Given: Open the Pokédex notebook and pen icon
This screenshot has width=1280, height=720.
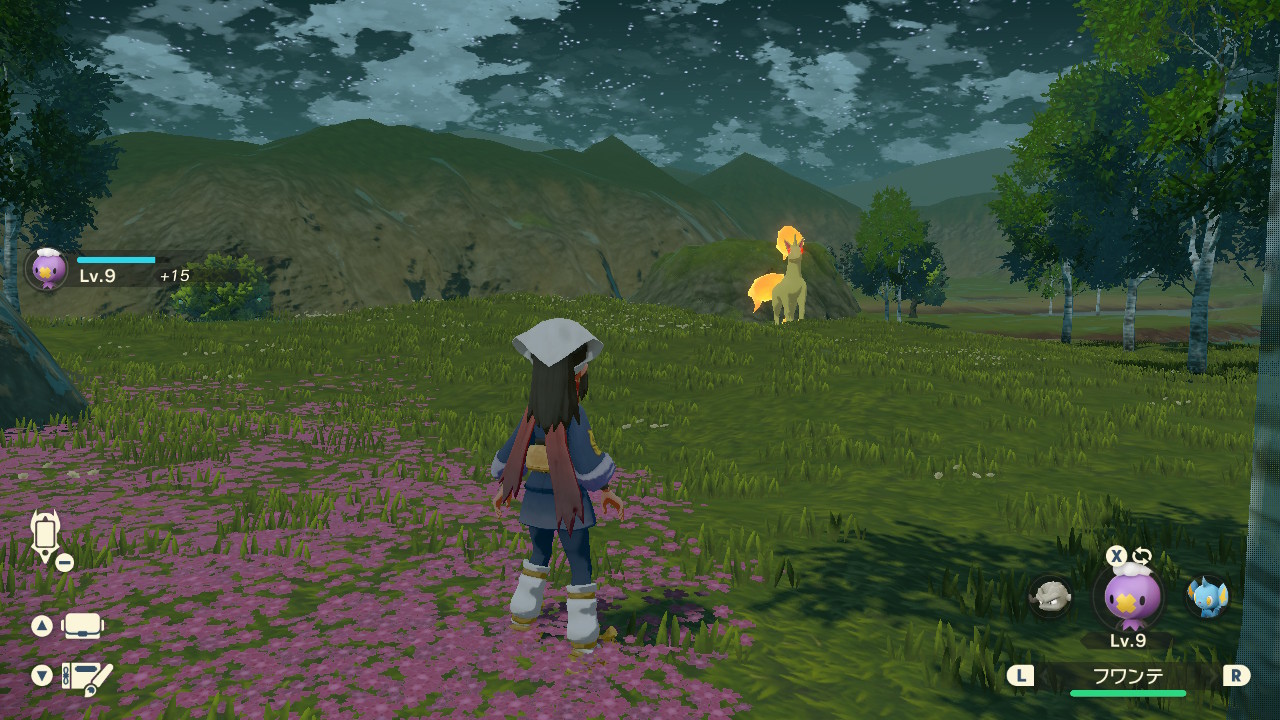Looking at the screenshot, I should (x=87, y=677).
